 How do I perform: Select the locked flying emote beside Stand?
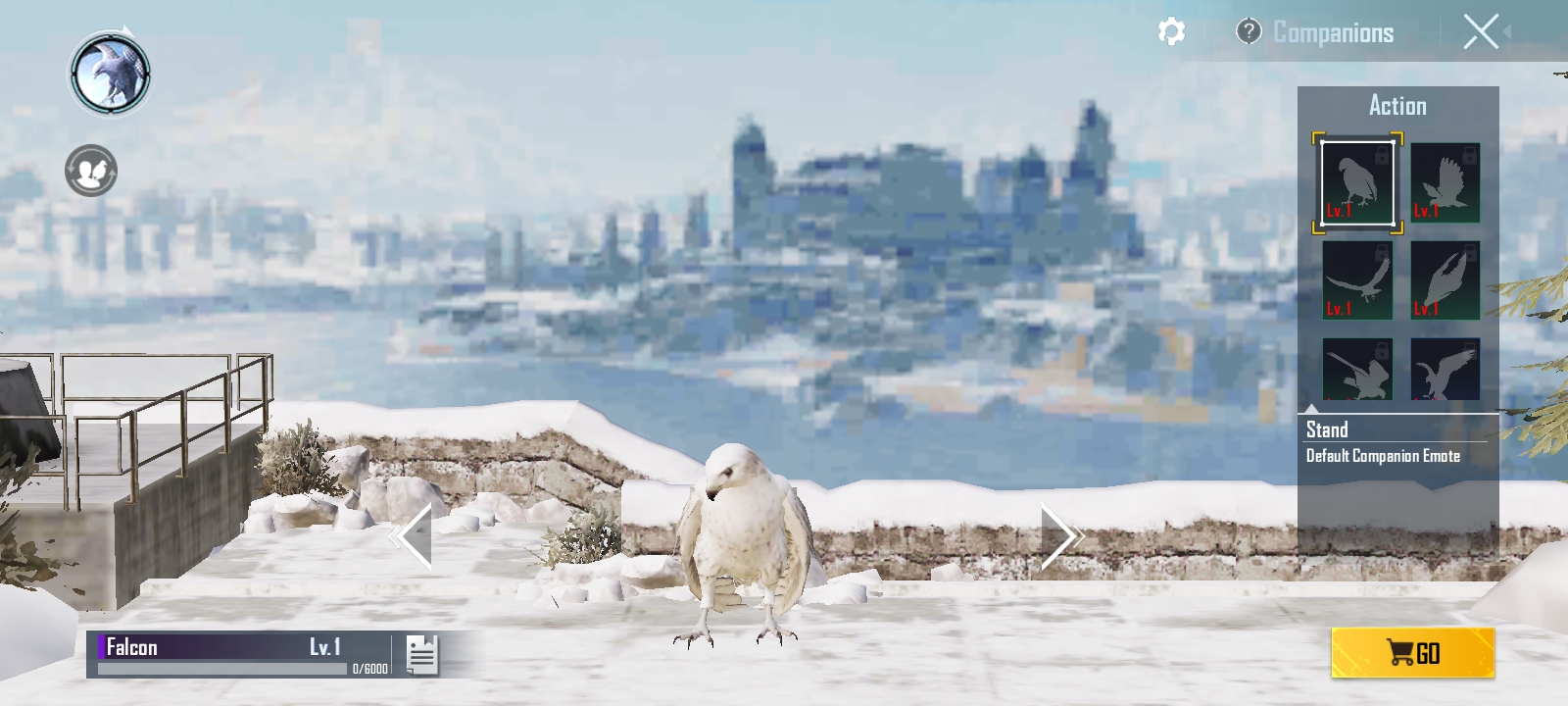[x=1445, y=183]
